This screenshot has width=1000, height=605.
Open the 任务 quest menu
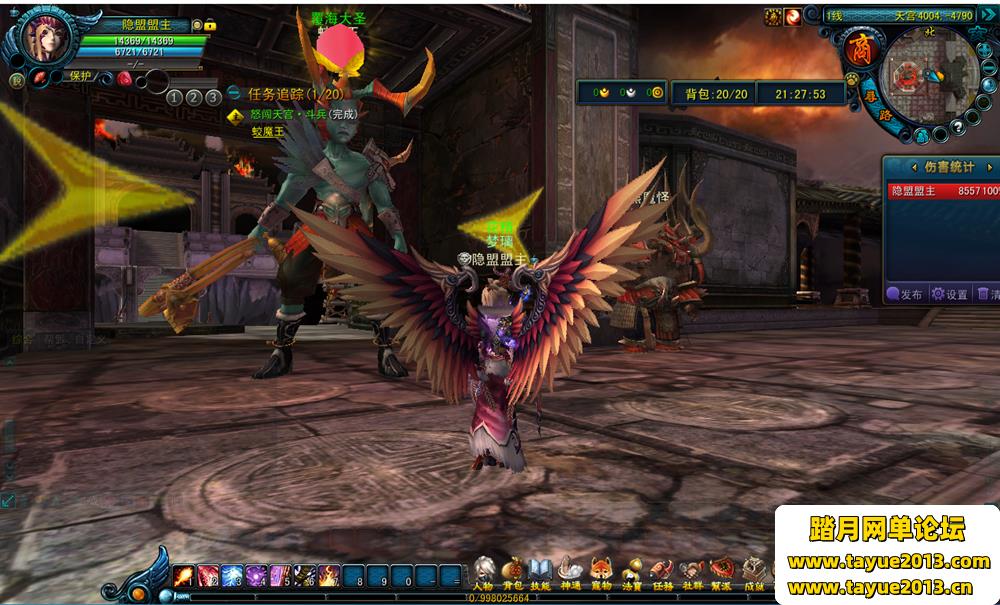pos(662,574)
